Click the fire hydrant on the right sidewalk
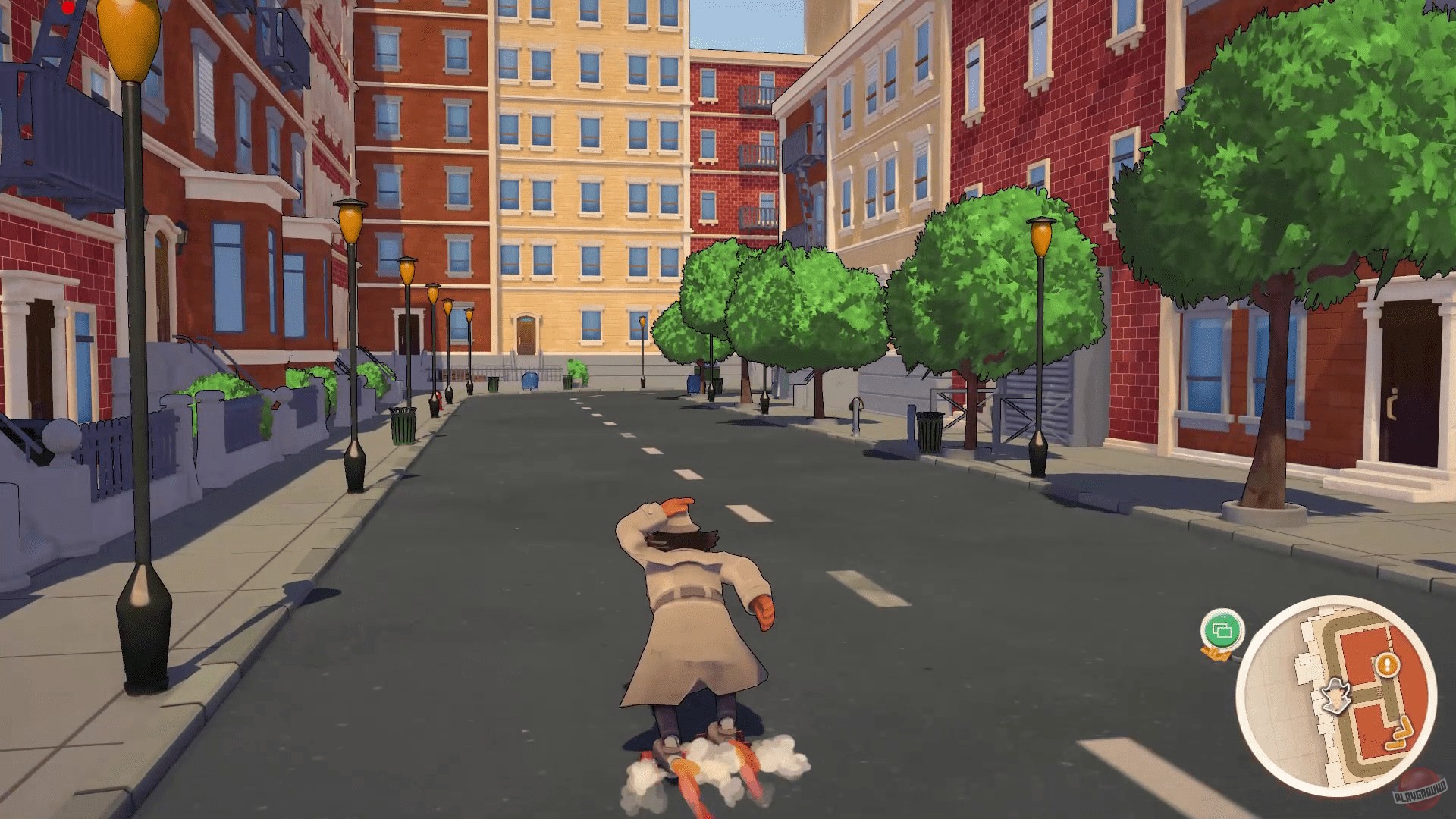 [855, 413]
